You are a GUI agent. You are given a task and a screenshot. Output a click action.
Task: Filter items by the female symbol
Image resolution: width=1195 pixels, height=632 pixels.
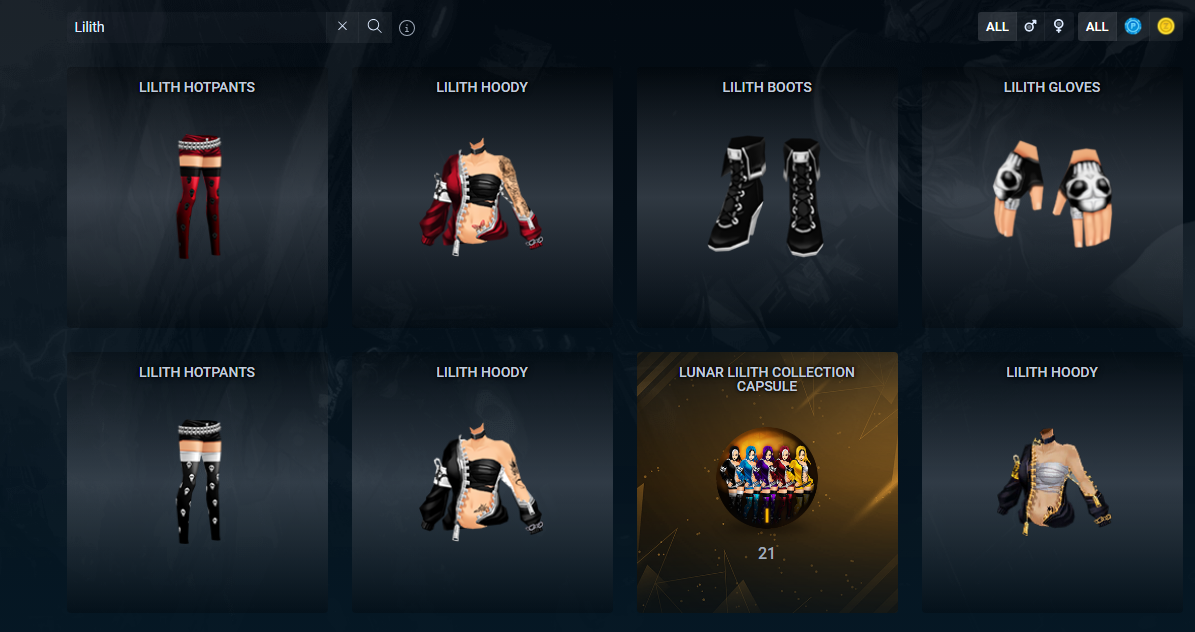[1059, 27]
